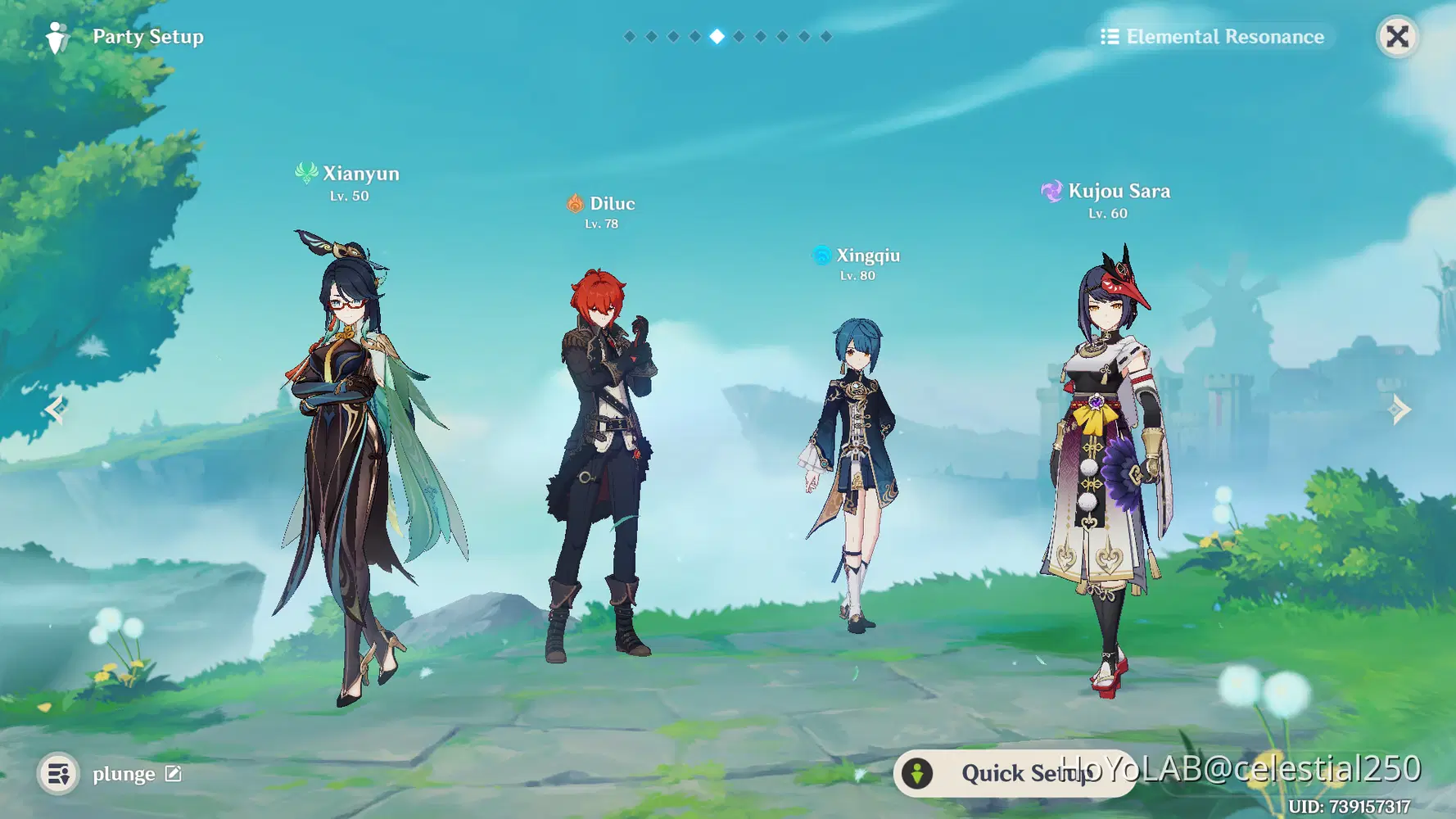Open Quick Setup for the party

1014,773
